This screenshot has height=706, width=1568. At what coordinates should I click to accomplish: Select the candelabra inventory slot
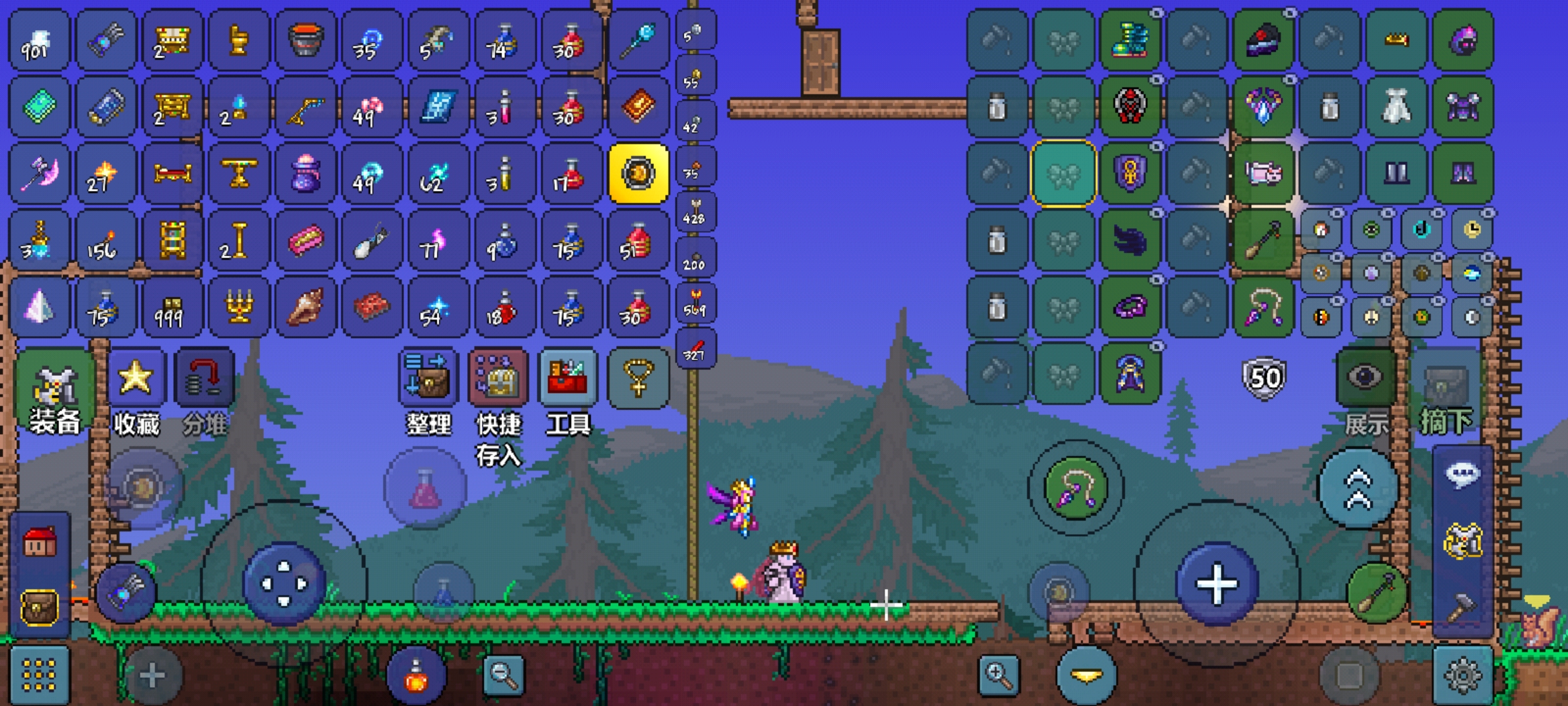(239, 307)
